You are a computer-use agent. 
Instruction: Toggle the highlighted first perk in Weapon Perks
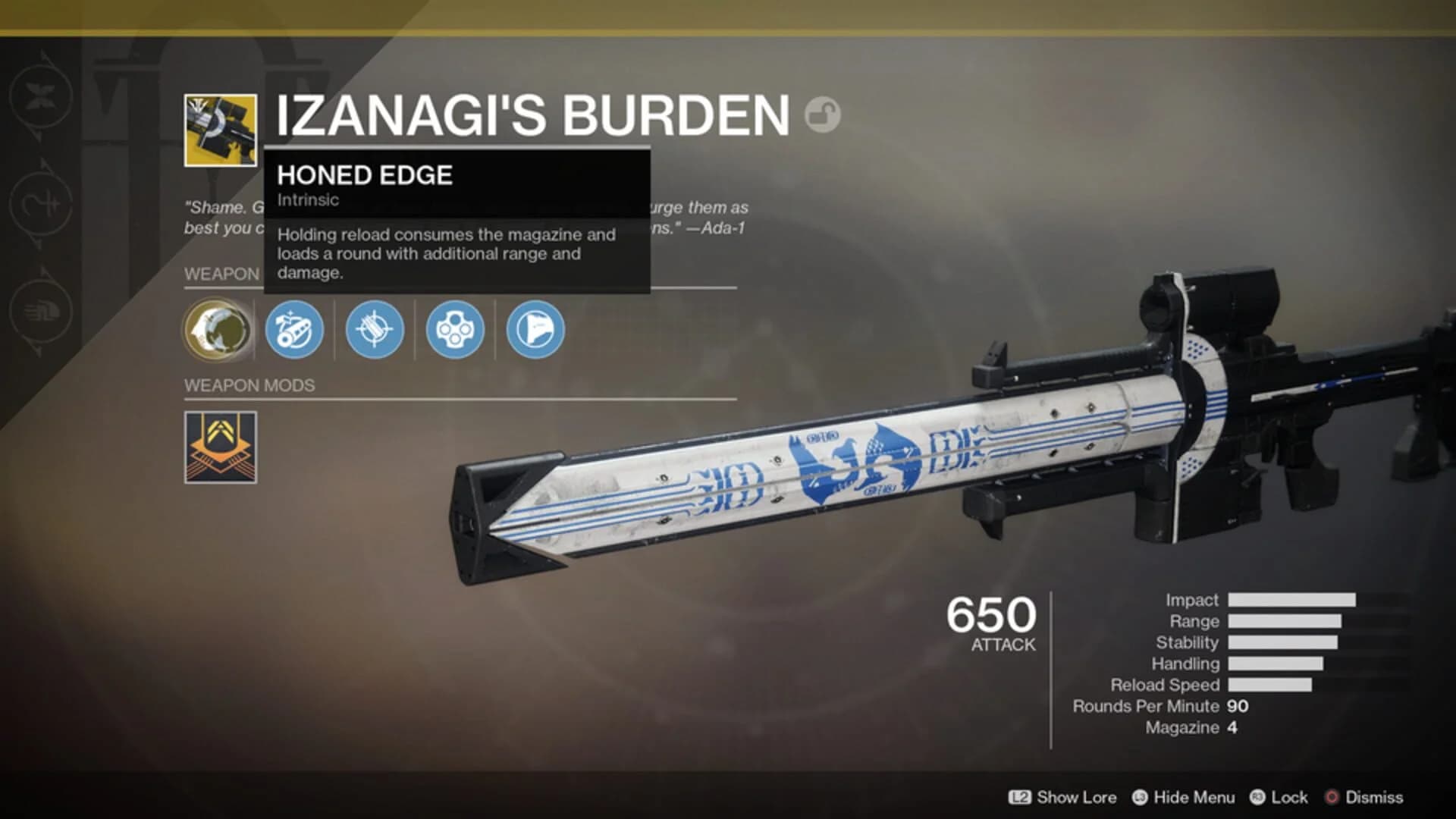(x=218, y=329)
